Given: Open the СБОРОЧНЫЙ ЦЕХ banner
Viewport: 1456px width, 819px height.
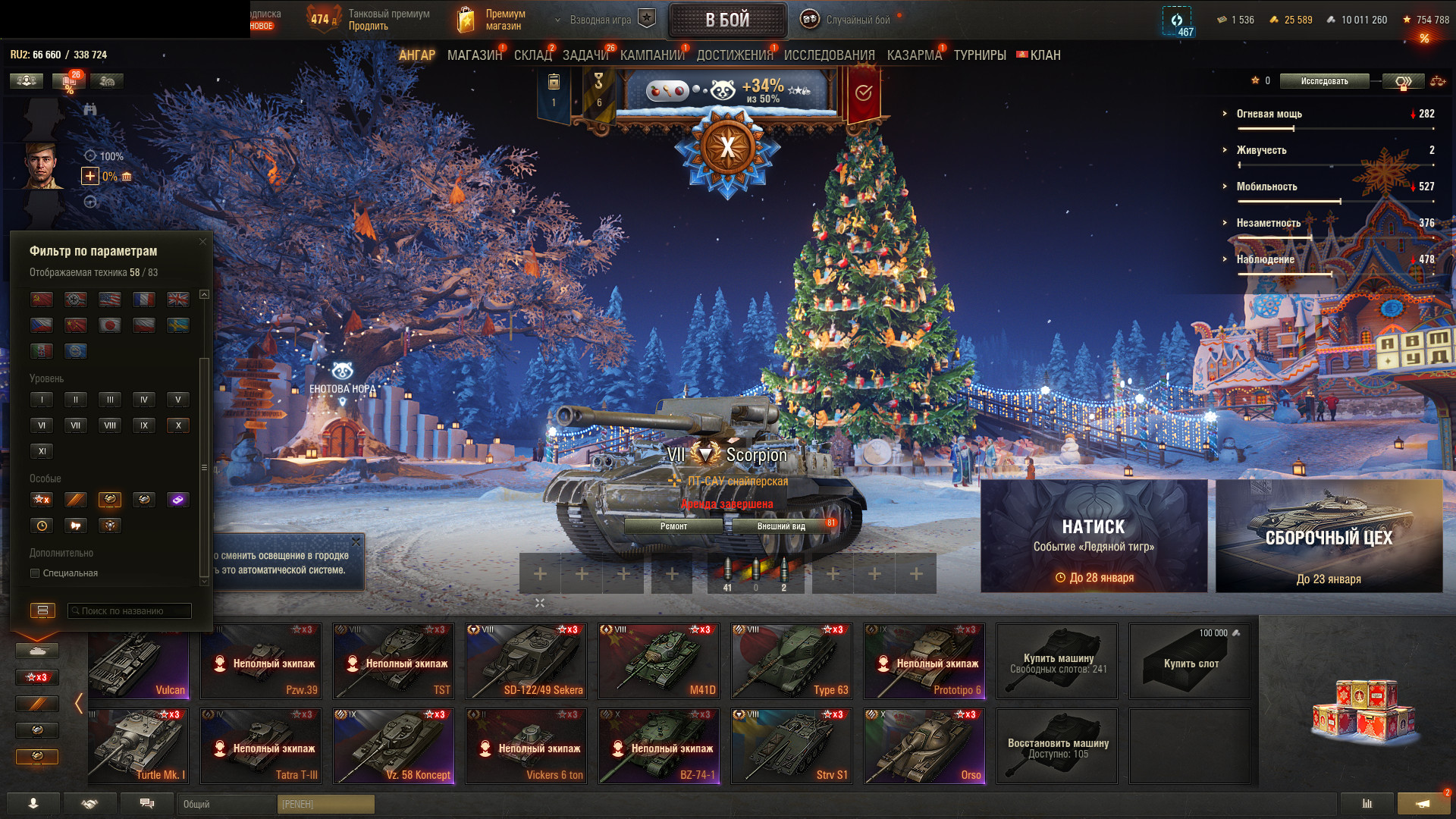Looking at the screenshot, I should [x=1329, y=535].
